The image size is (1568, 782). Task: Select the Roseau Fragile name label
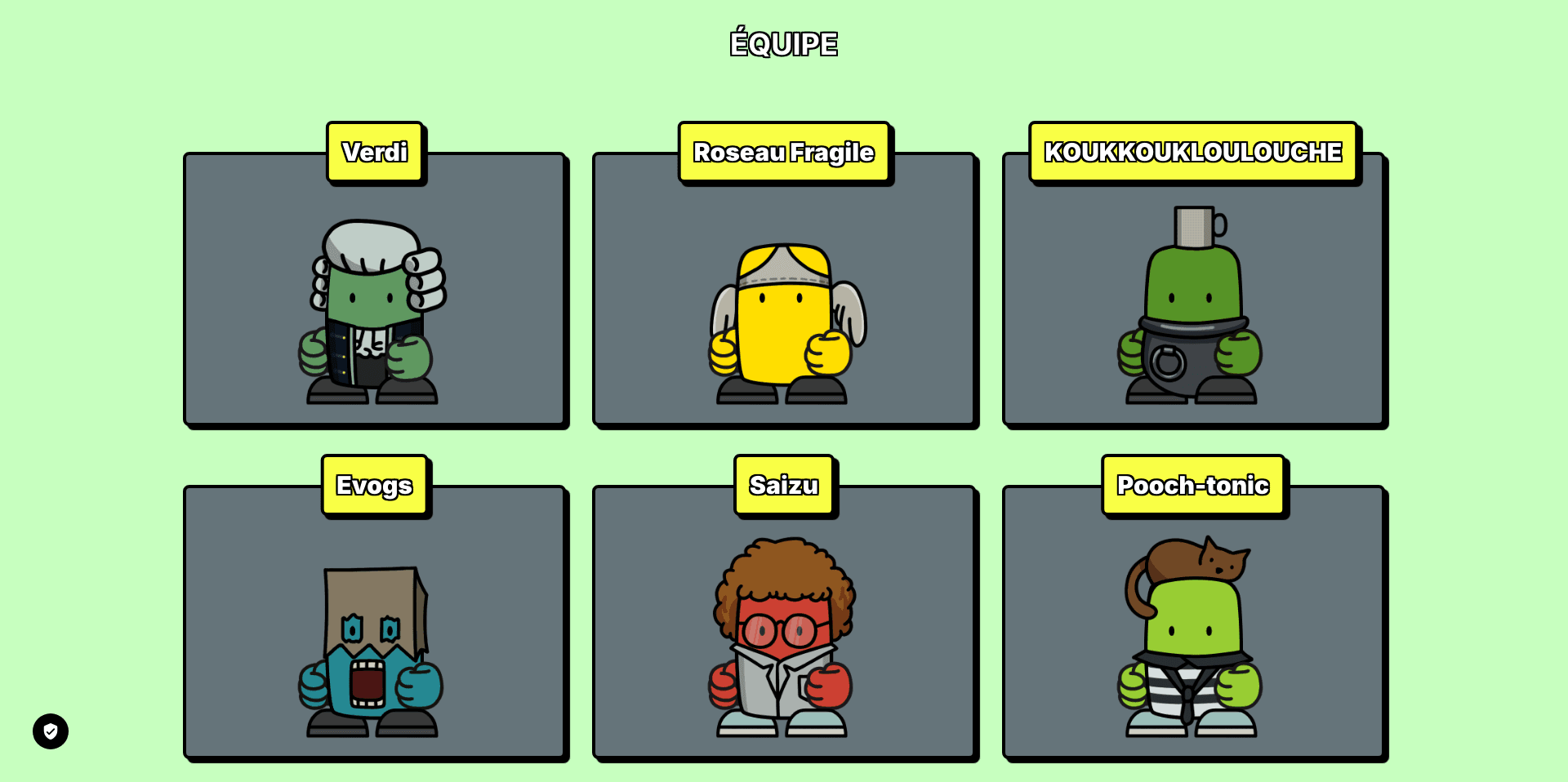pyautogui.click(x=784, y=152)
